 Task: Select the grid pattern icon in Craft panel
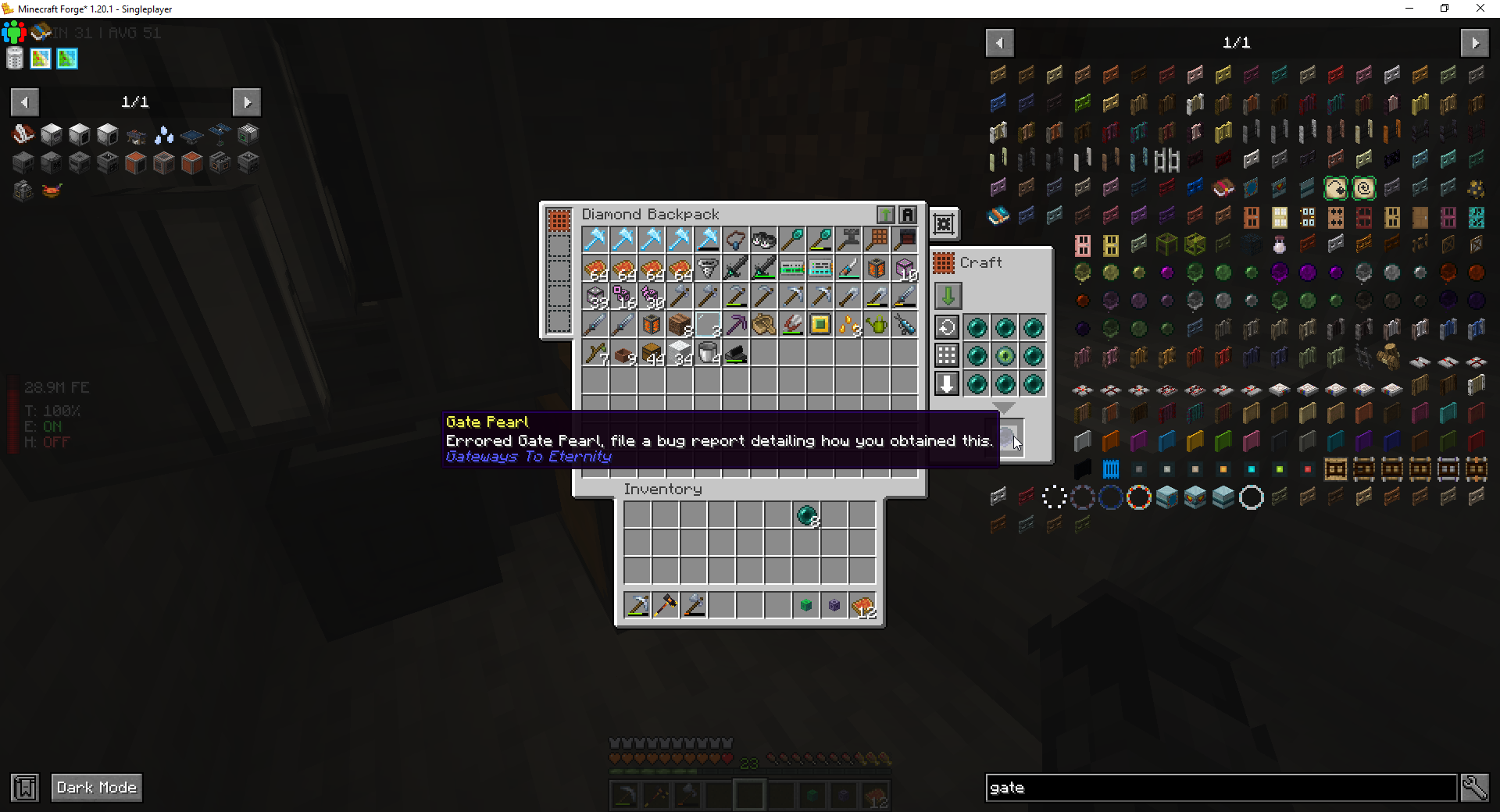tap(946, 355)
